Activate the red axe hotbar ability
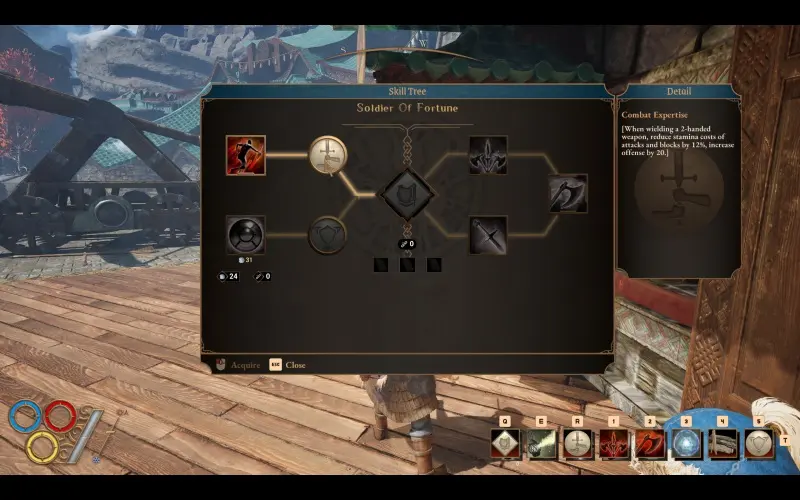 click(x=650, y=443)
